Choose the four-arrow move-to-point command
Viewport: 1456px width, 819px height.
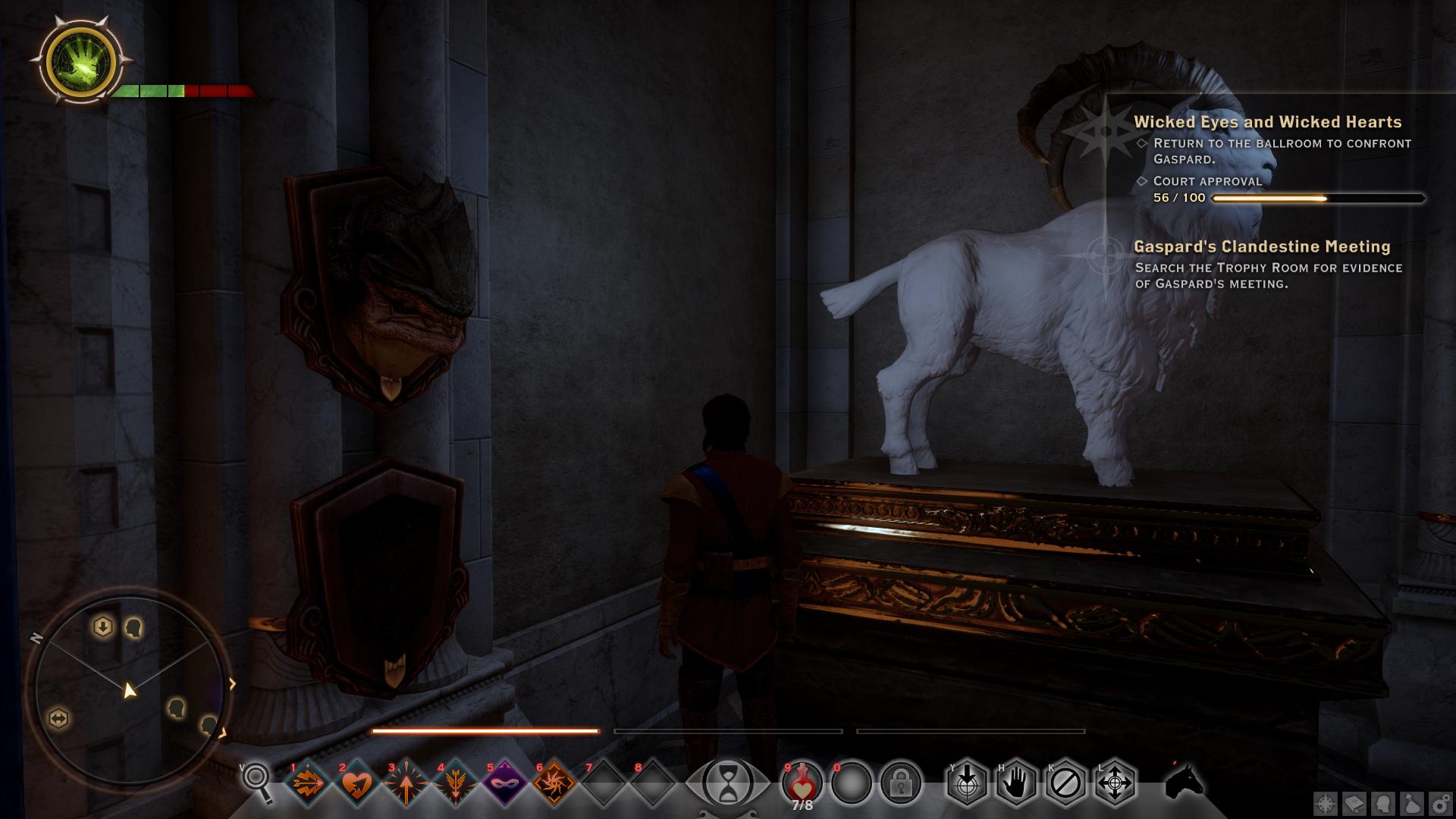[1115, 783]
